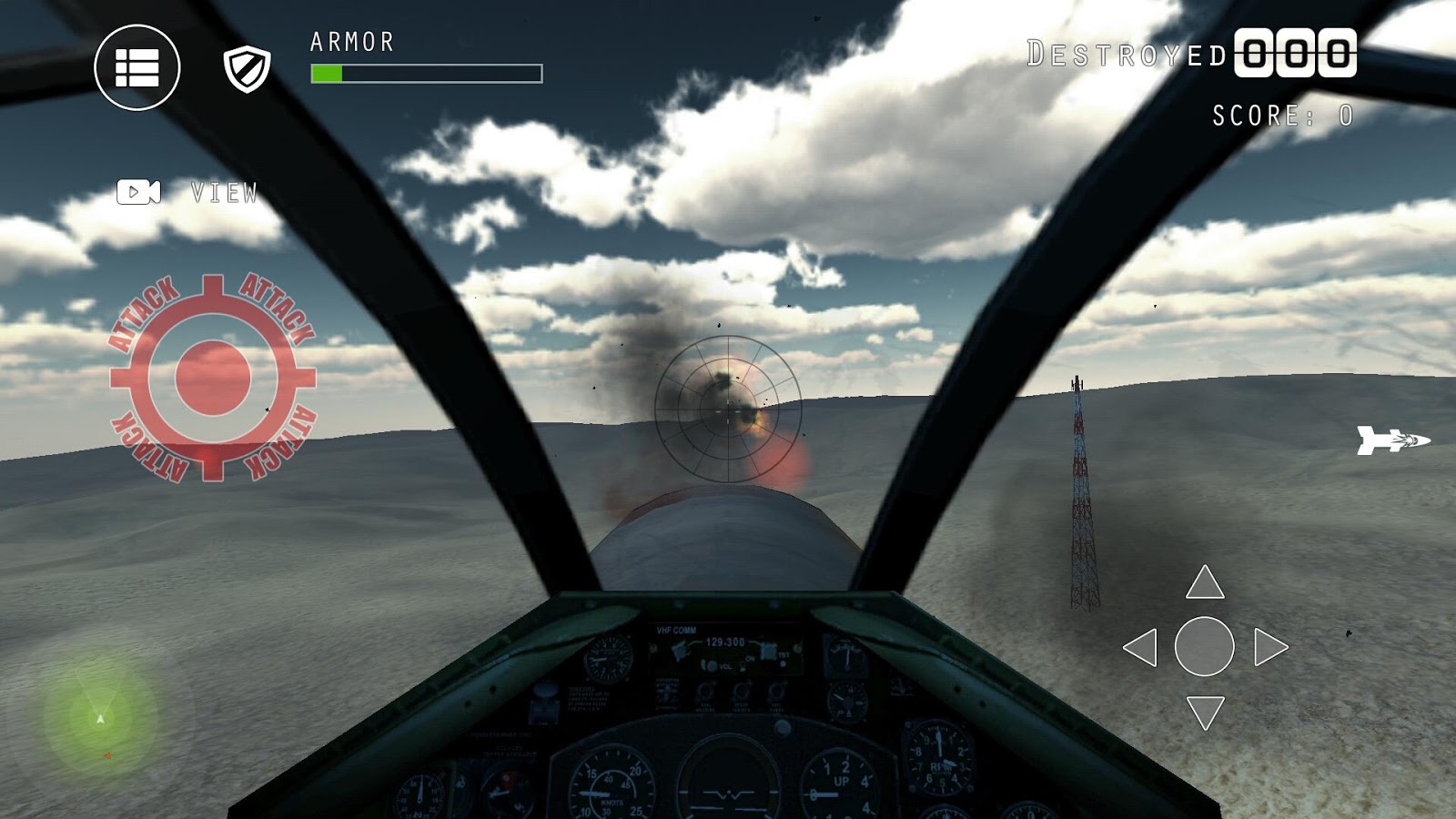This screenshot has height=819, width=1456.
Task: Open the list menu button
Action: [x=137, y=67]
